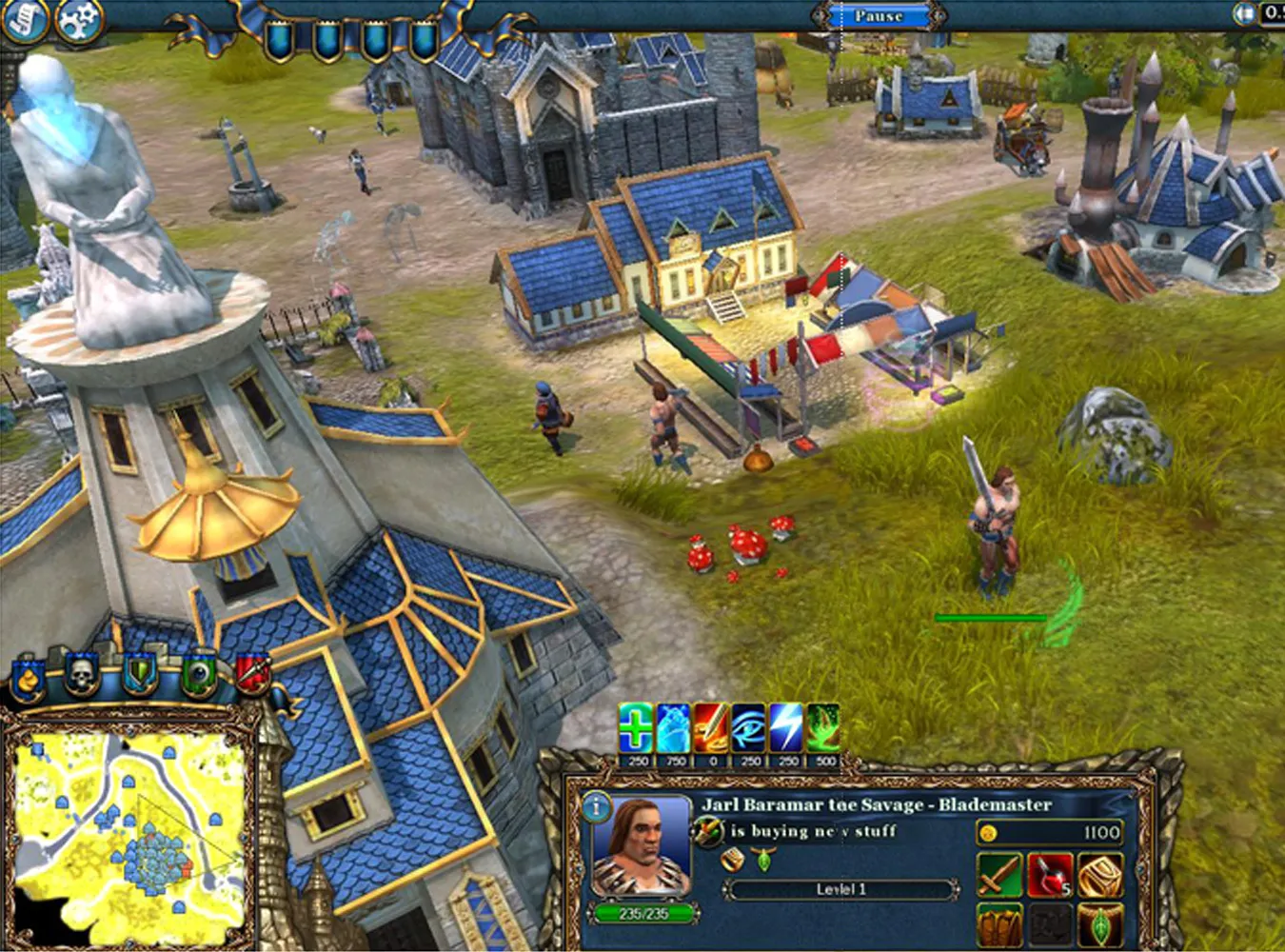Cast the lightning bolt spell
The height and width of the screenshot is (952, 1285).
click(x=786, y=729)
